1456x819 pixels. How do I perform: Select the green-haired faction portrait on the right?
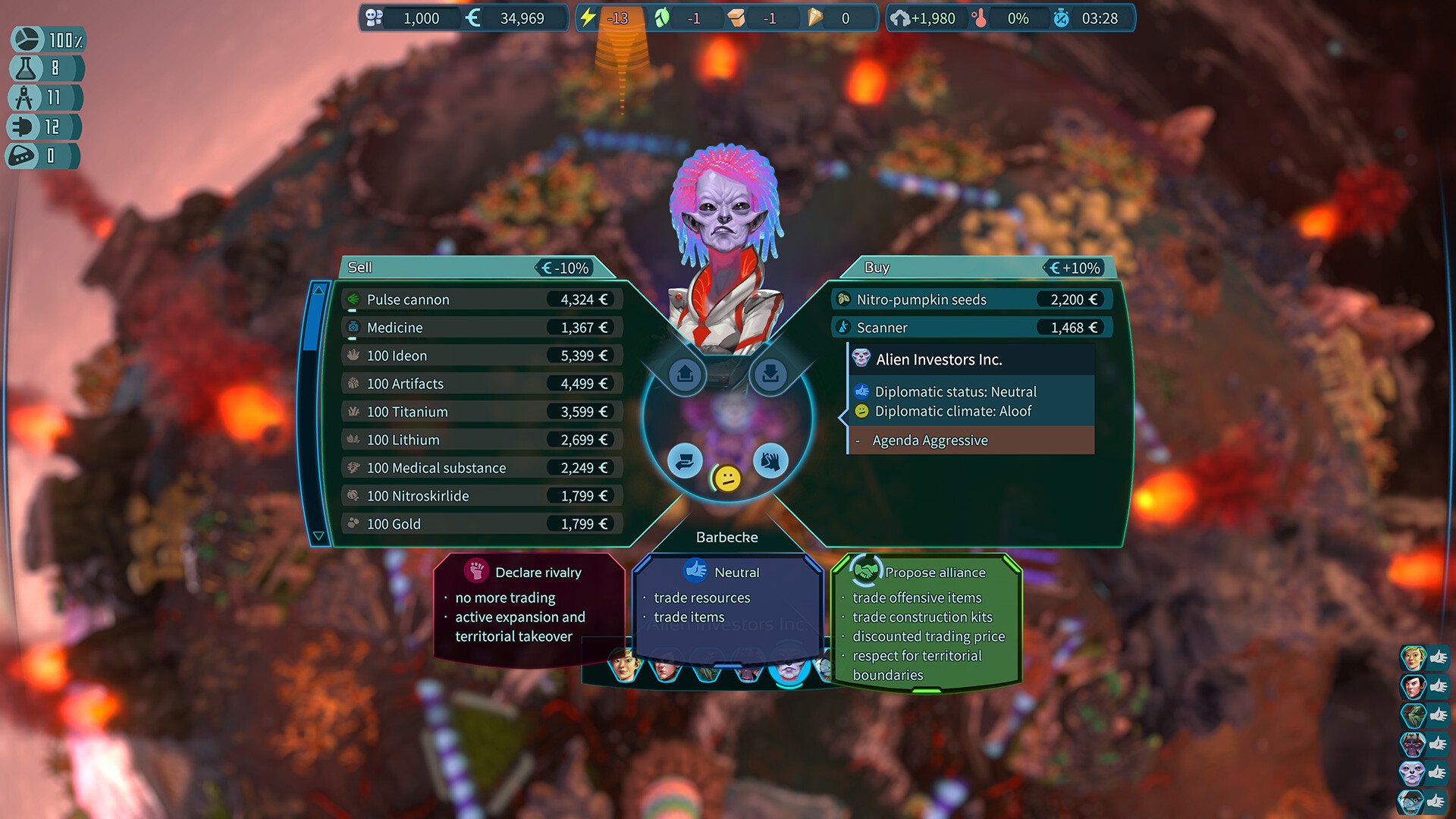point(1414,657)
